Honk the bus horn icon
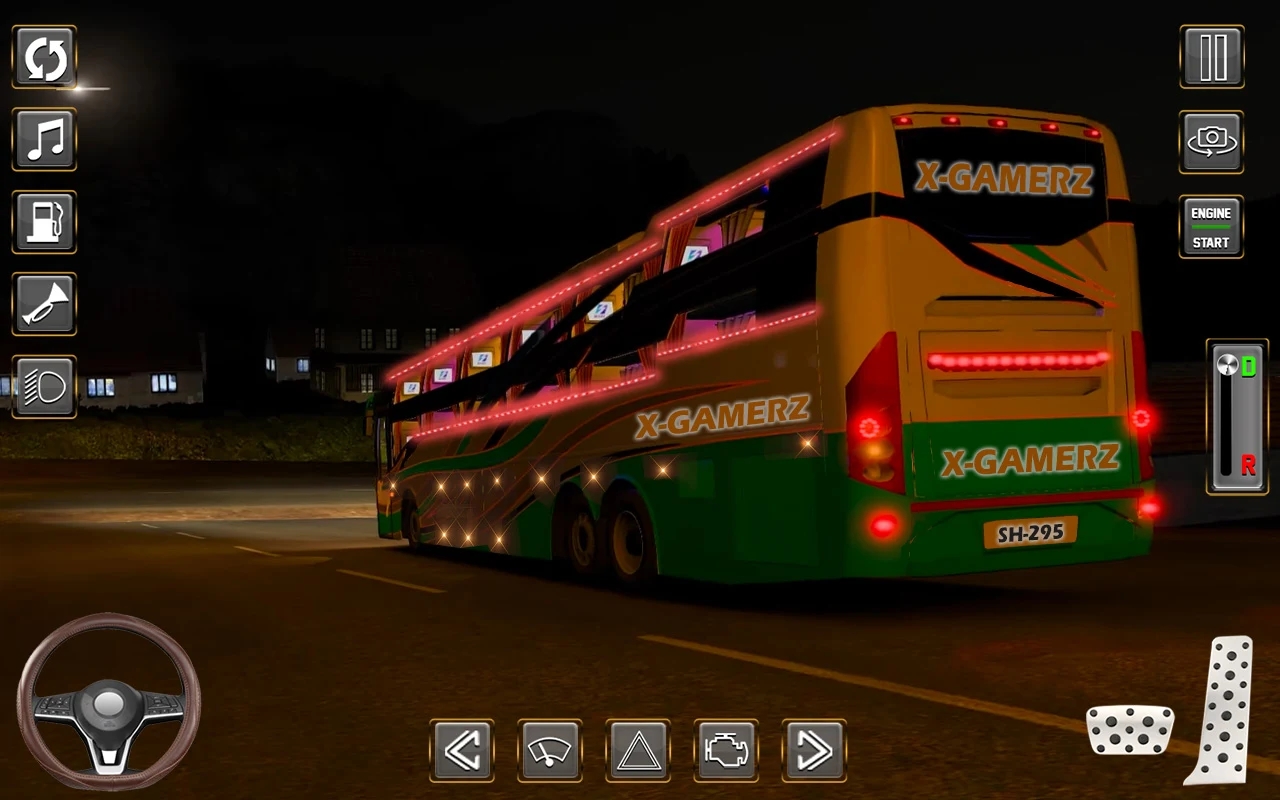The width and height of the screenshot is (1280, 800). pyautogui.click(x=44, y=305)
